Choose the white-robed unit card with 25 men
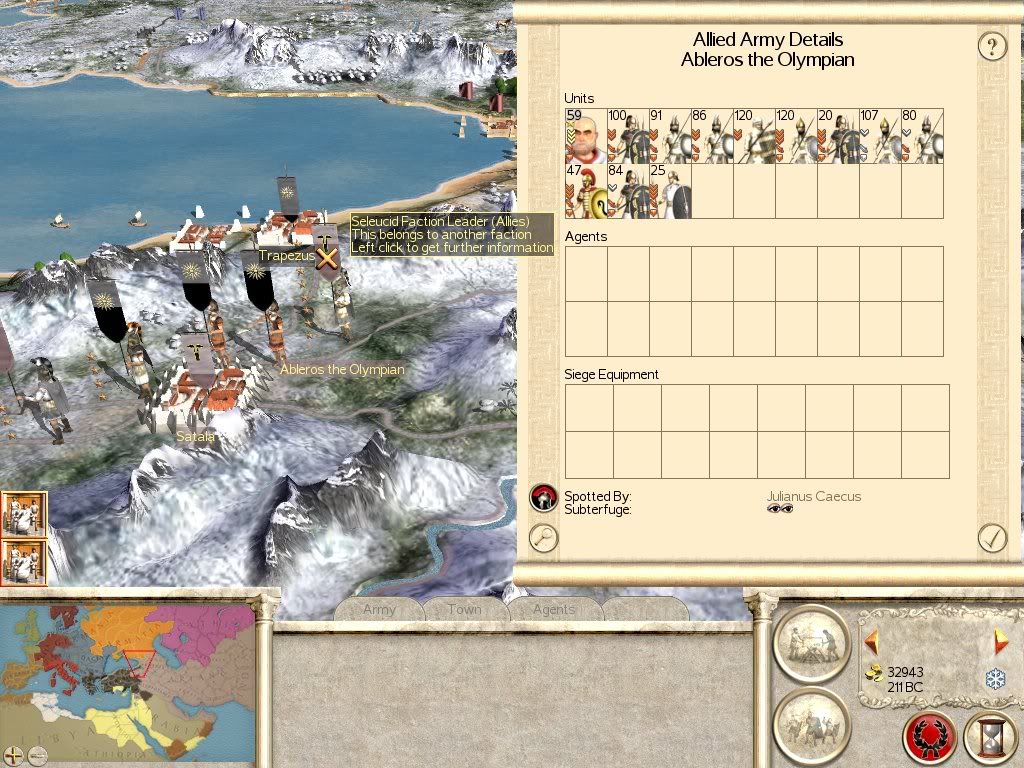Screen dimensions: 1024x768 [670, 191]
